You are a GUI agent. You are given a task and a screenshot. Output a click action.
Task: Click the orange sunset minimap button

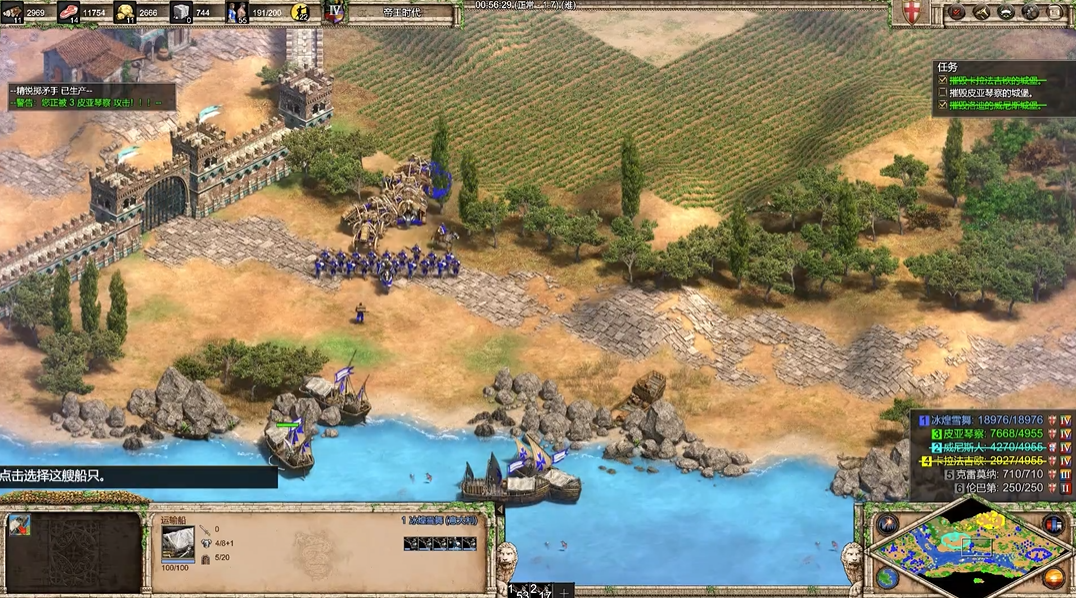coord(1052,577)
